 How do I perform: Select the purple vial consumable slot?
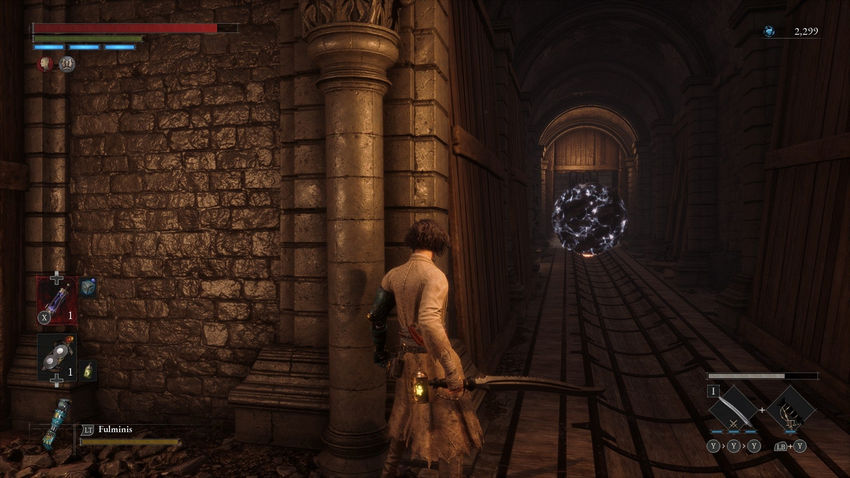coord(55,299)
